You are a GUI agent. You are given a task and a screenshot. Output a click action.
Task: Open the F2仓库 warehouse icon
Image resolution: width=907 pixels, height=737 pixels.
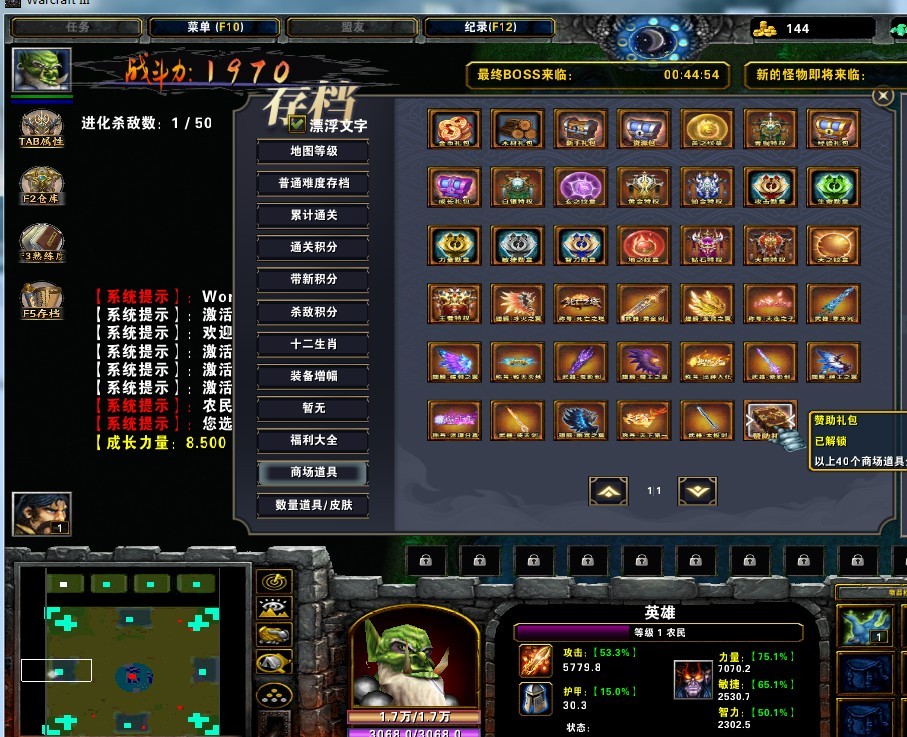pyautogui.click(x=42, y=185)
